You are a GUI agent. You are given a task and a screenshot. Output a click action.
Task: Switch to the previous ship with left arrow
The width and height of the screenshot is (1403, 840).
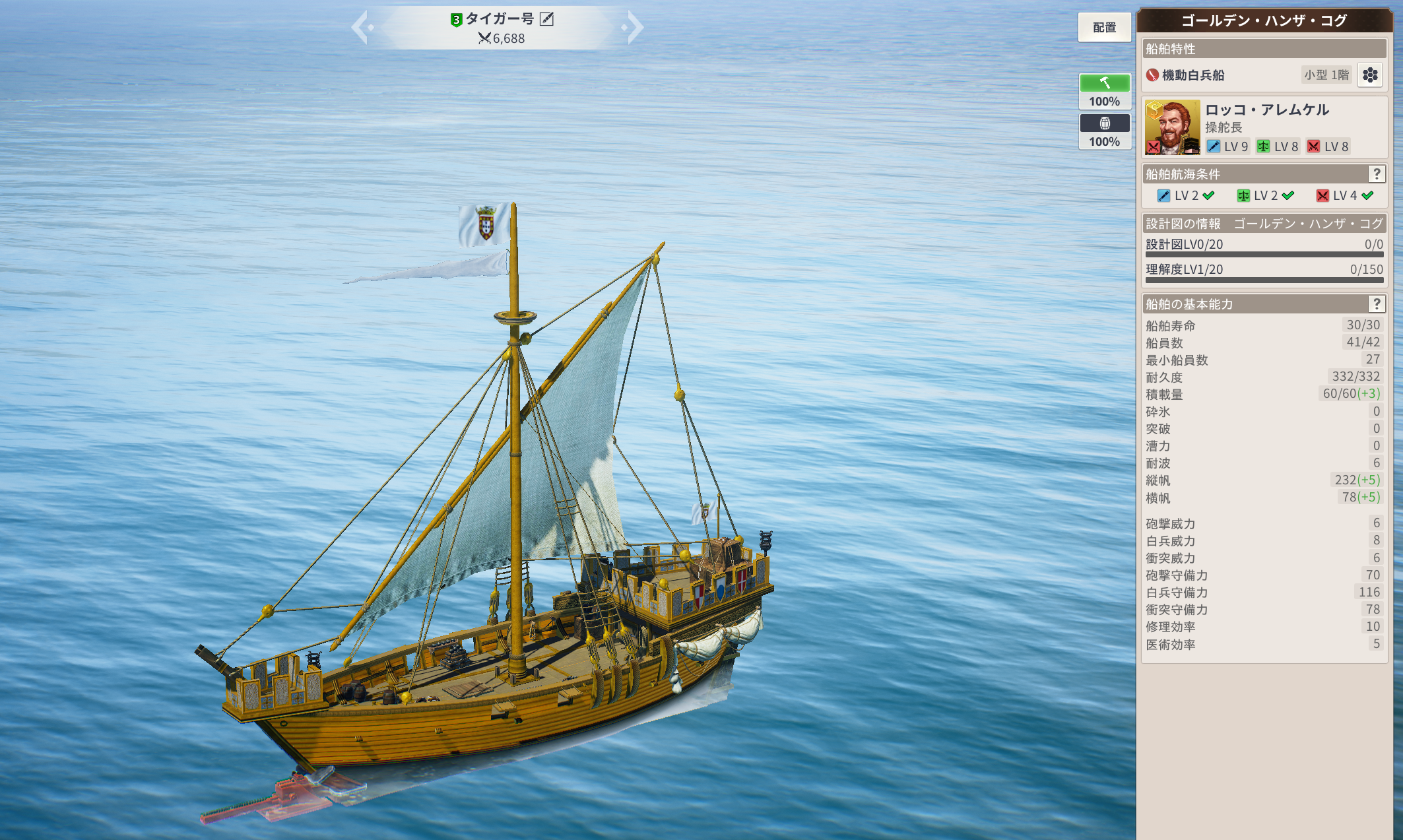point(362,28)
